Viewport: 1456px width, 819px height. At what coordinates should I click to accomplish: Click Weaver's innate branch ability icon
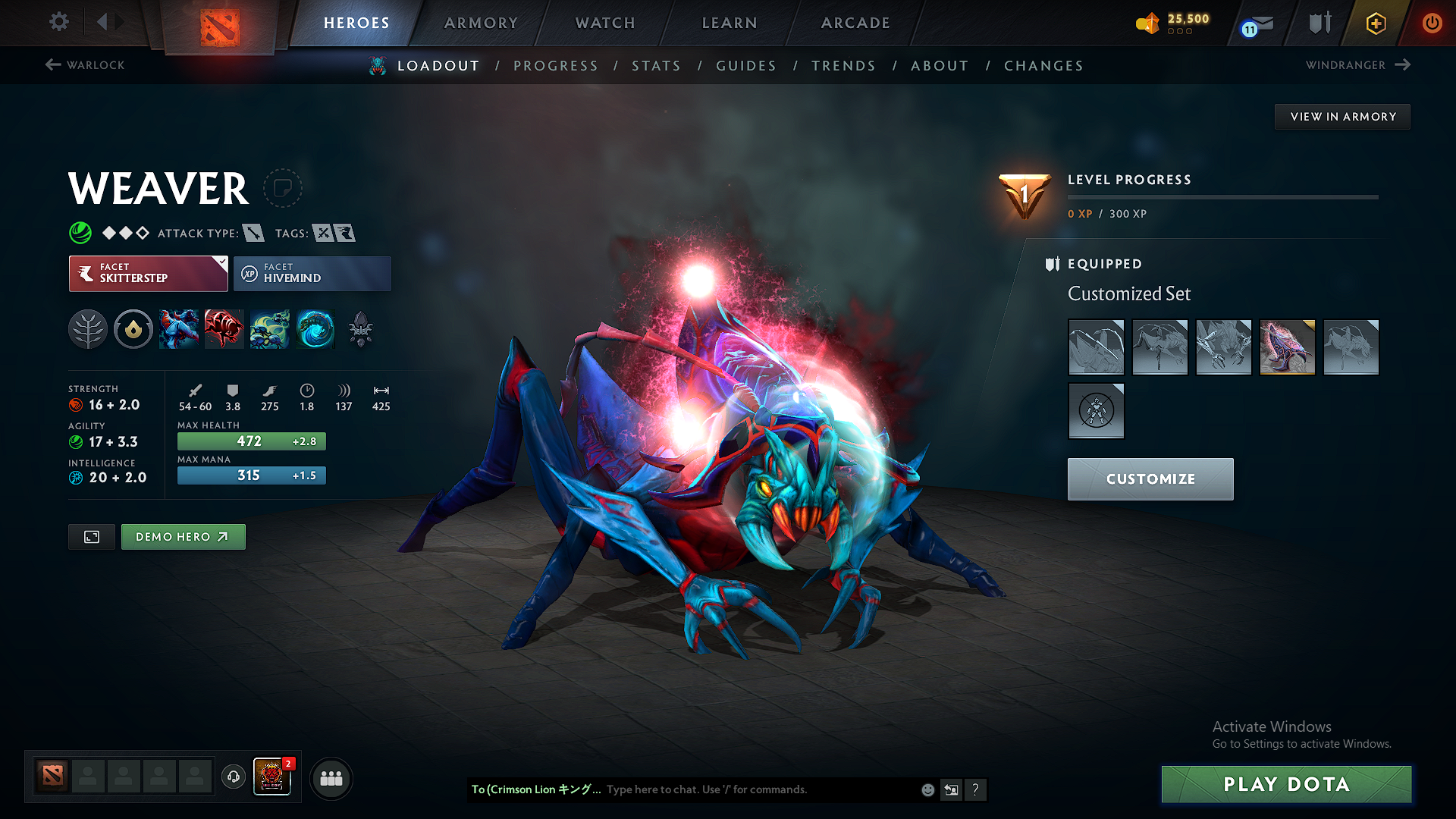tap(87, 328)
